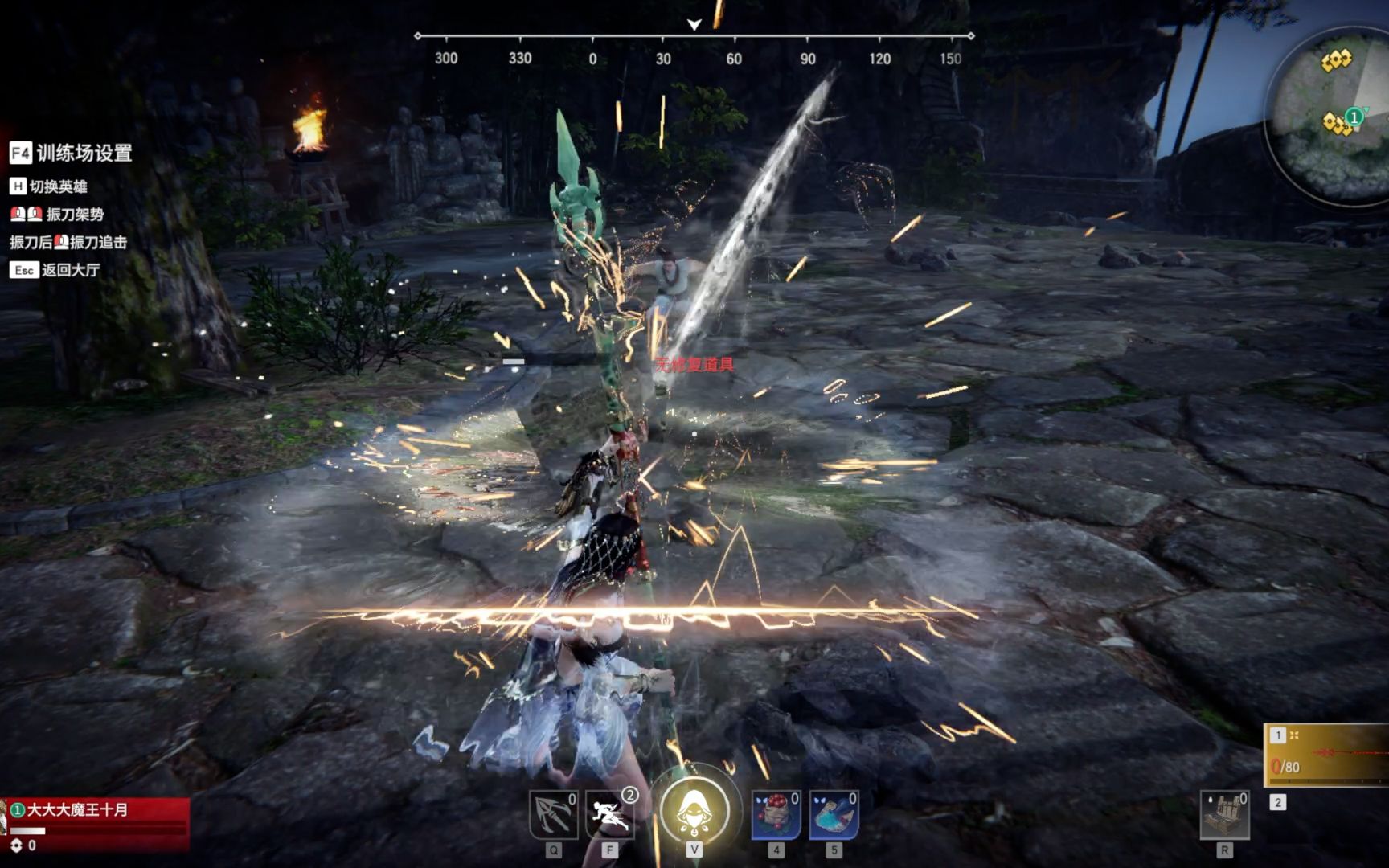Use the blue armor powder item
This screenshot has height=868, width=1389.
click(833, 815)
